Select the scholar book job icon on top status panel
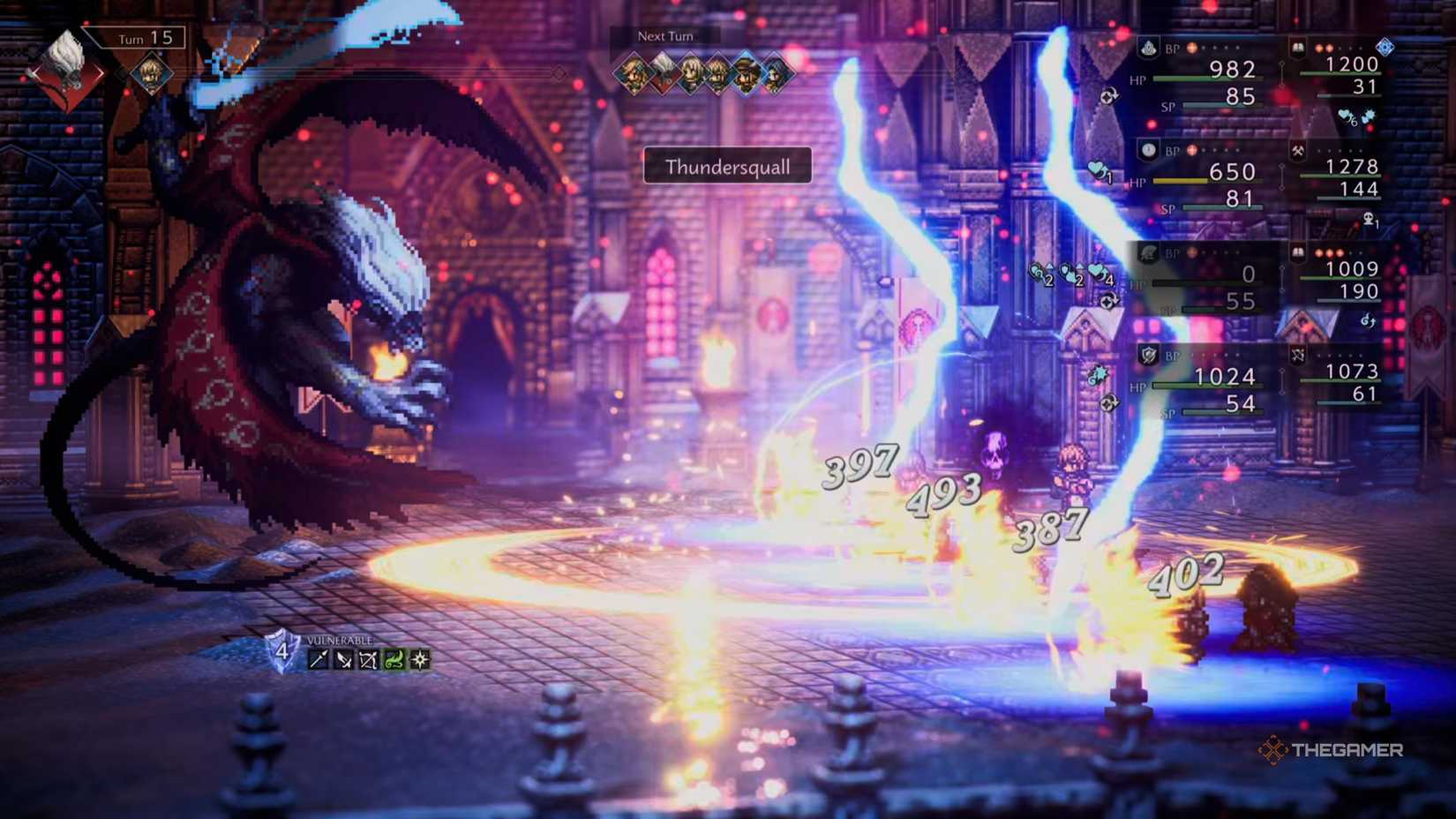Viewport: 1456px width, 819px height. pos(1297,48)
